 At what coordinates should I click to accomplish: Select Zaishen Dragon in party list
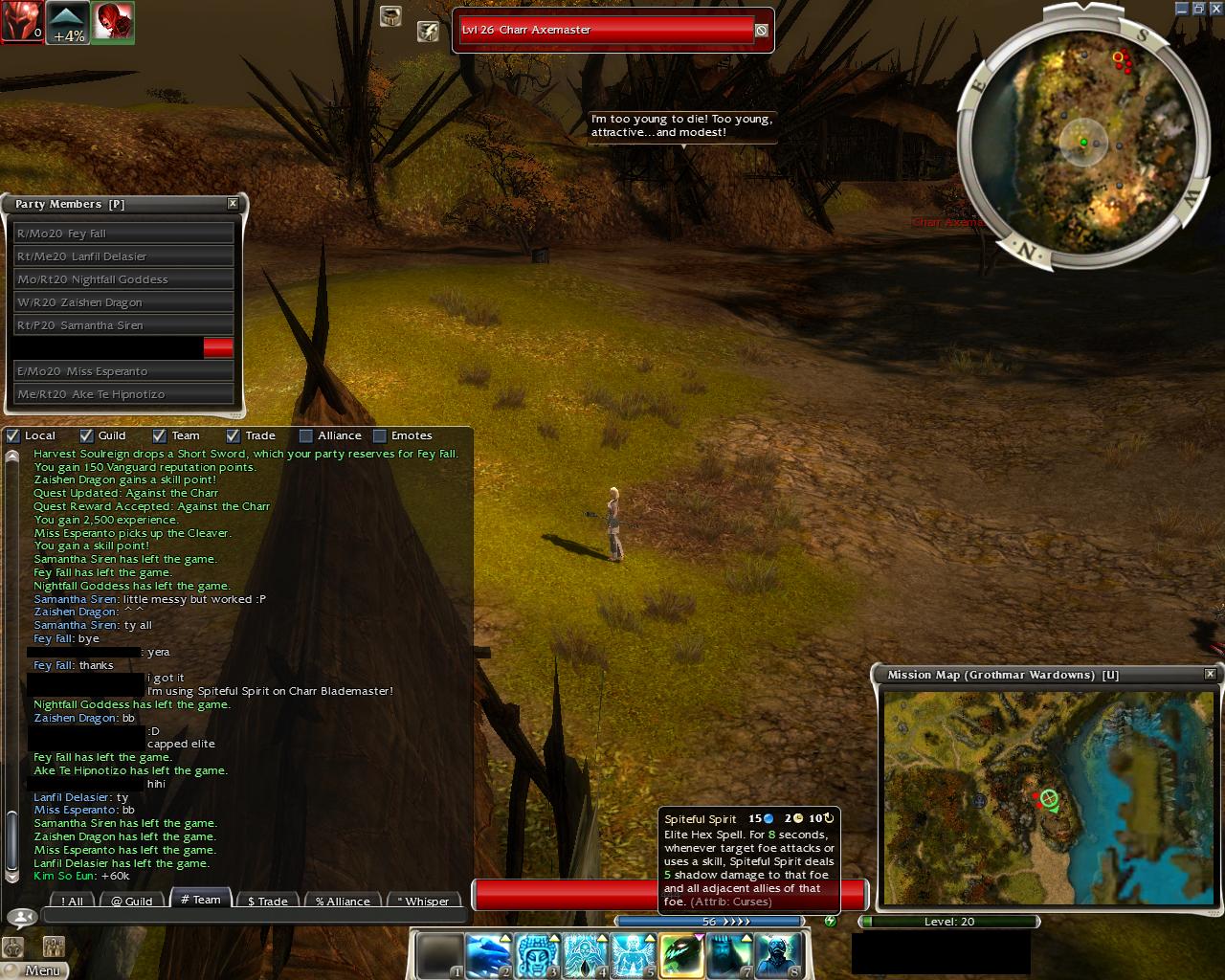click(123, 302)
